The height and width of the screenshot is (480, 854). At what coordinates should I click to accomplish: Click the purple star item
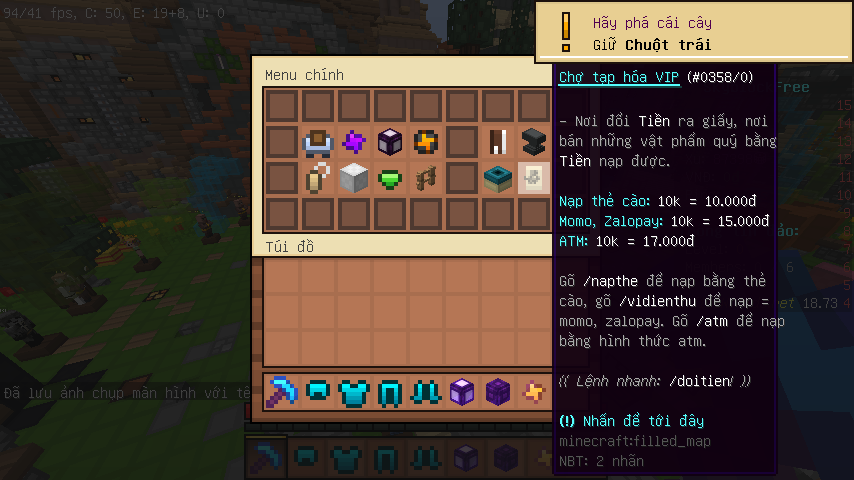(354, 142)
